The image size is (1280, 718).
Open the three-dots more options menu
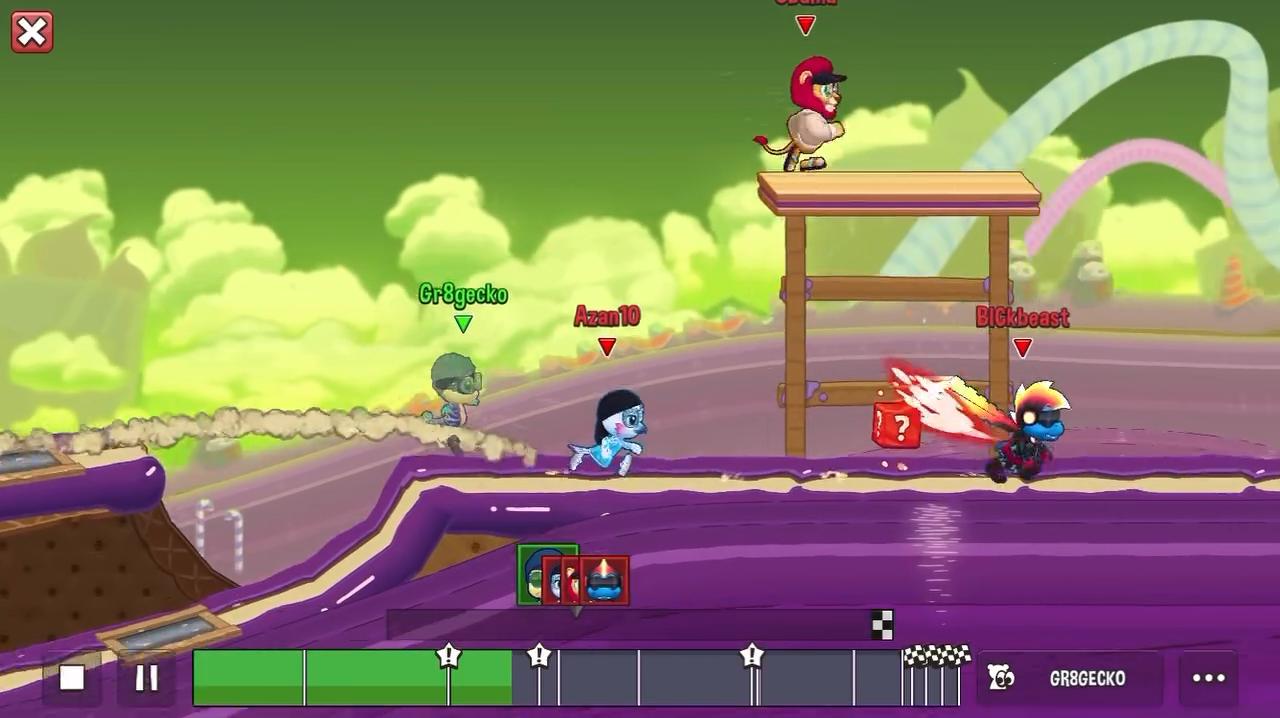[1208, 678]
